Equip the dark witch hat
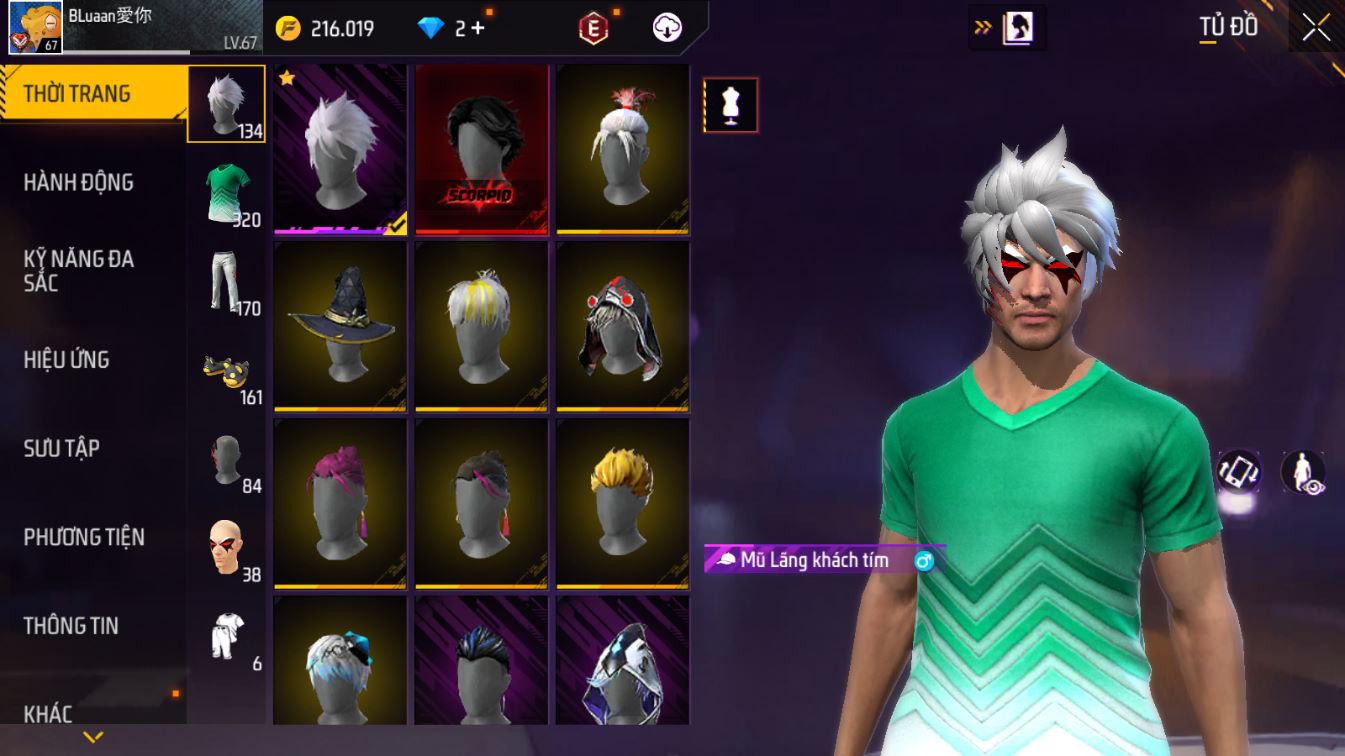The image size is (1345, 756). pyautogui.click(x=340, y=326)
